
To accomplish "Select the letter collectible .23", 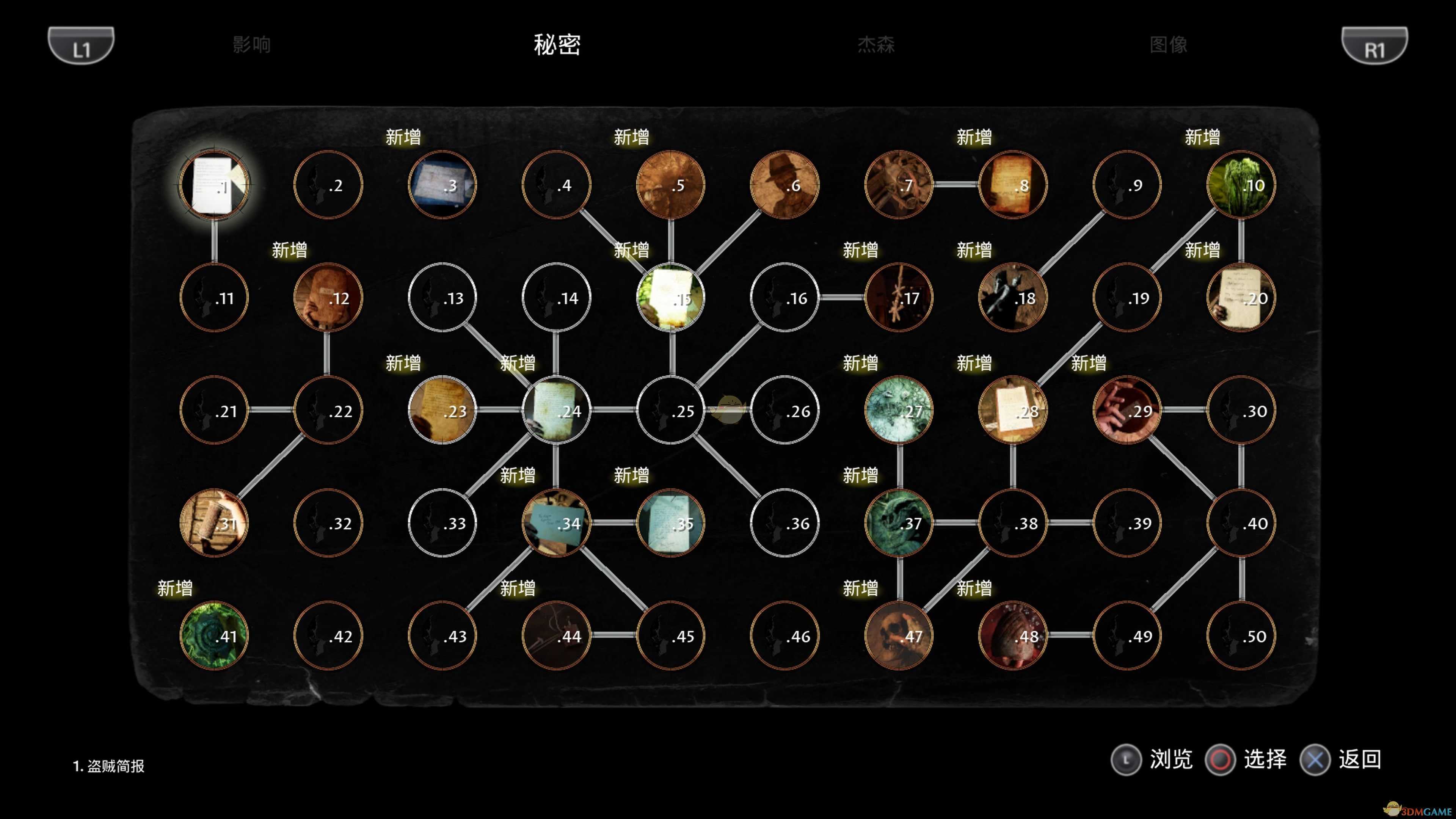I will [442, 411].
